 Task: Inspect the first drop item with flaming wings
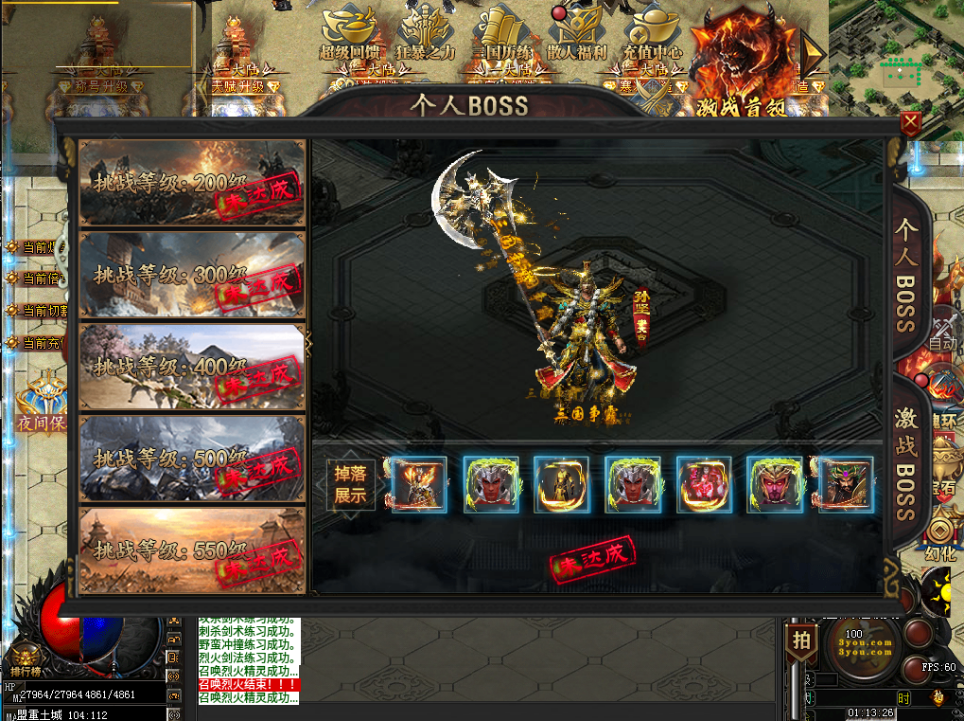tap(420, 485)
